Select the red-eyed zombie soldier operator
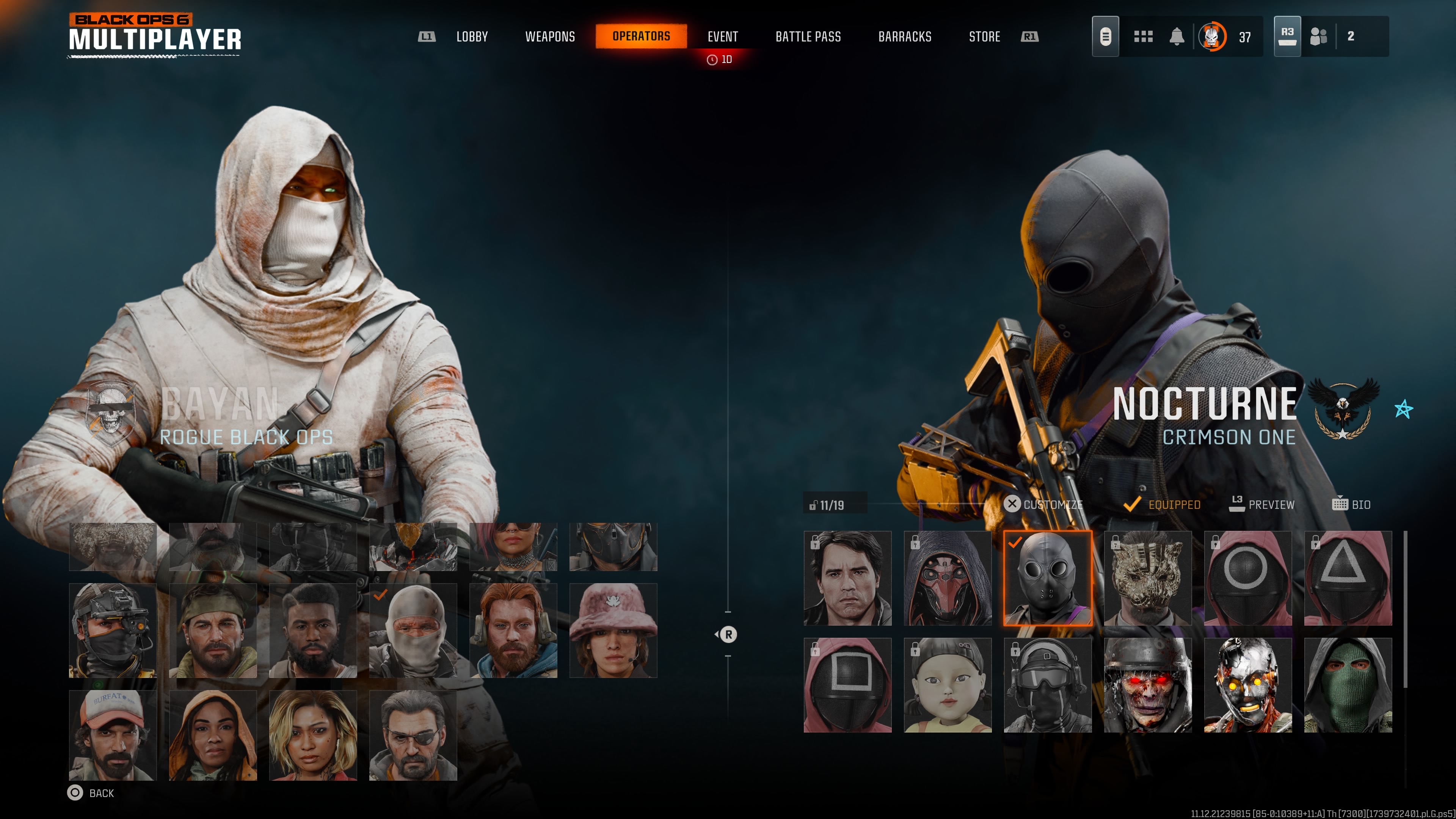Image resolution: width=1456 pixels, height=819 pixels. (x=1147, y=685)
